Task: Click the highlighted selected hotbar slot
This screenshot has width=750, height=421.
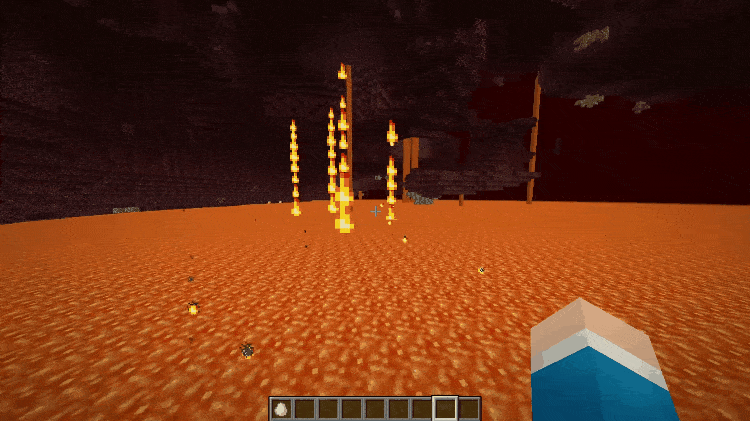Action: tap(445, 408)
